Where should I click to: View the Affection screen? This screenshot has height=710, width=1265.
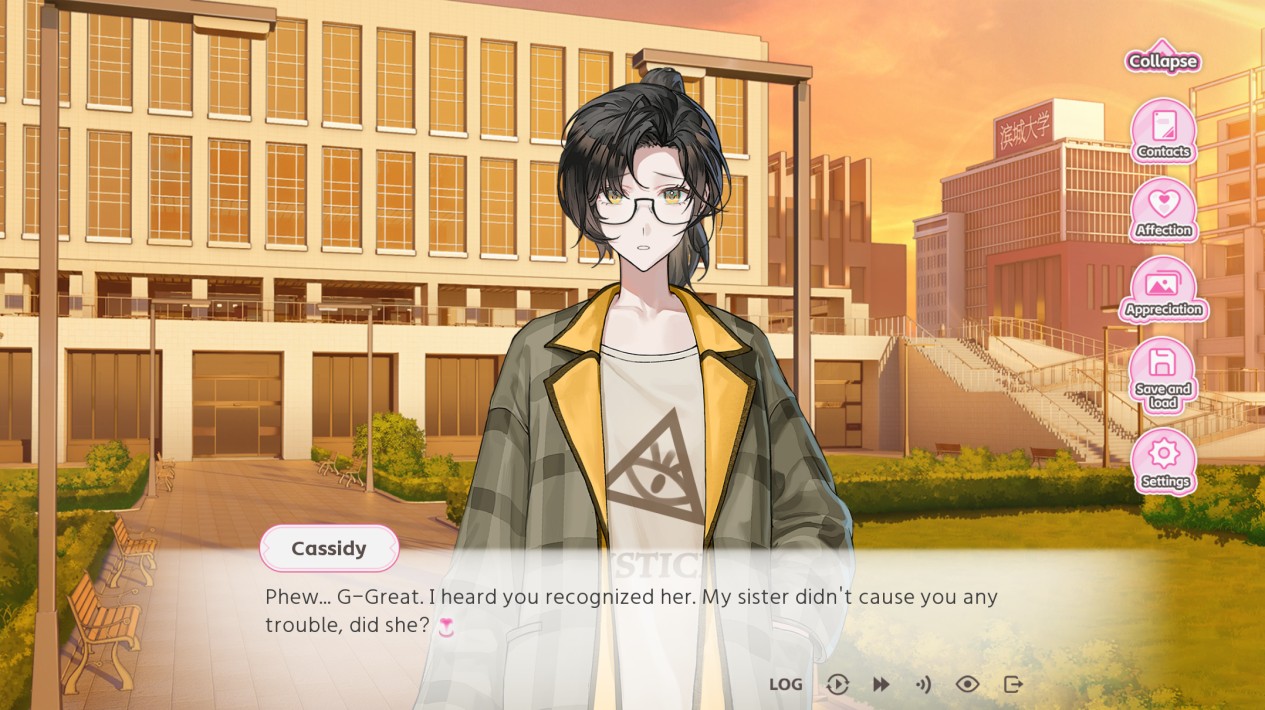pos(1163,210)
